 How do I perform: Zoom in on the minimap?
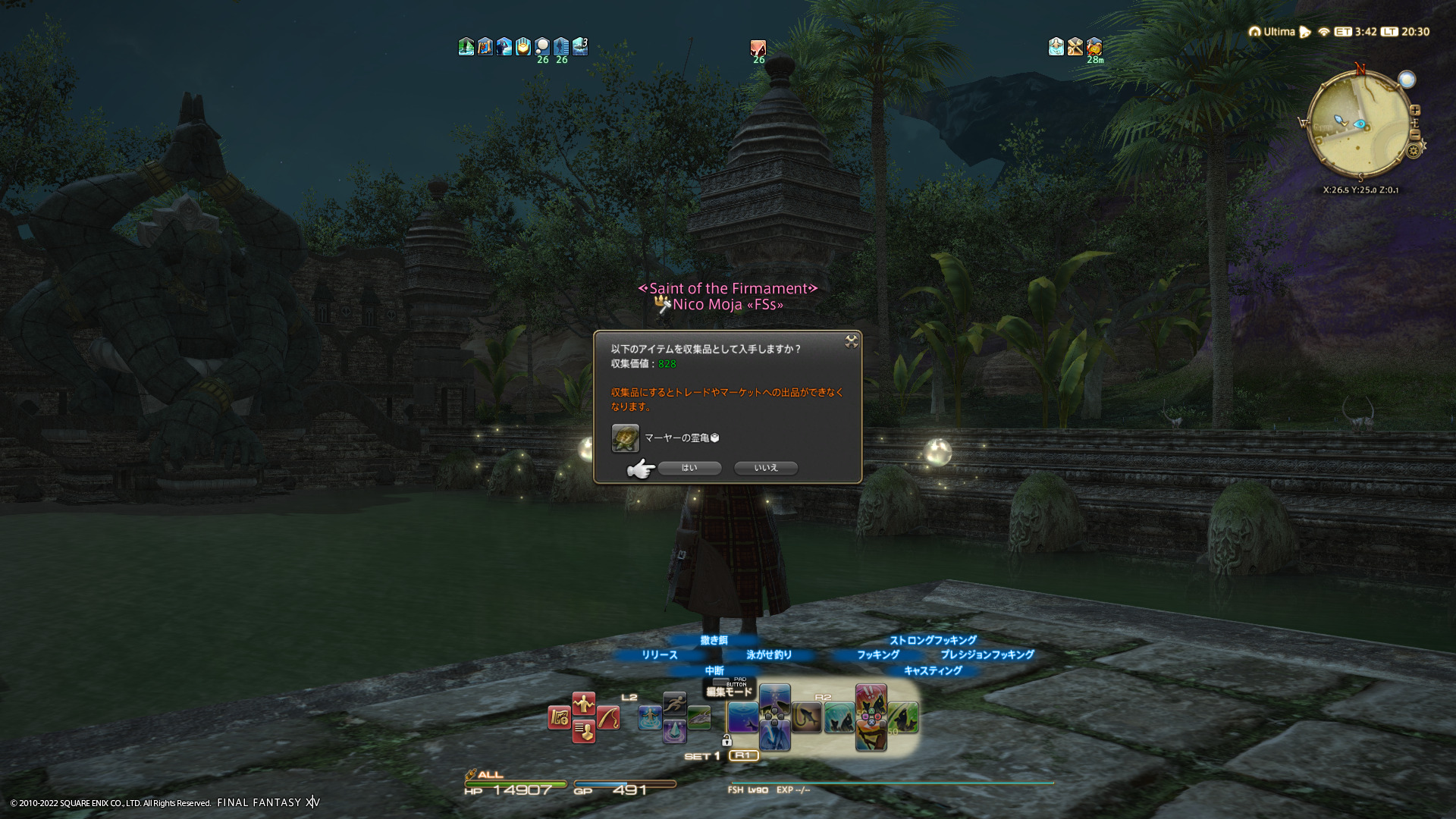(x=1415, y=111)
